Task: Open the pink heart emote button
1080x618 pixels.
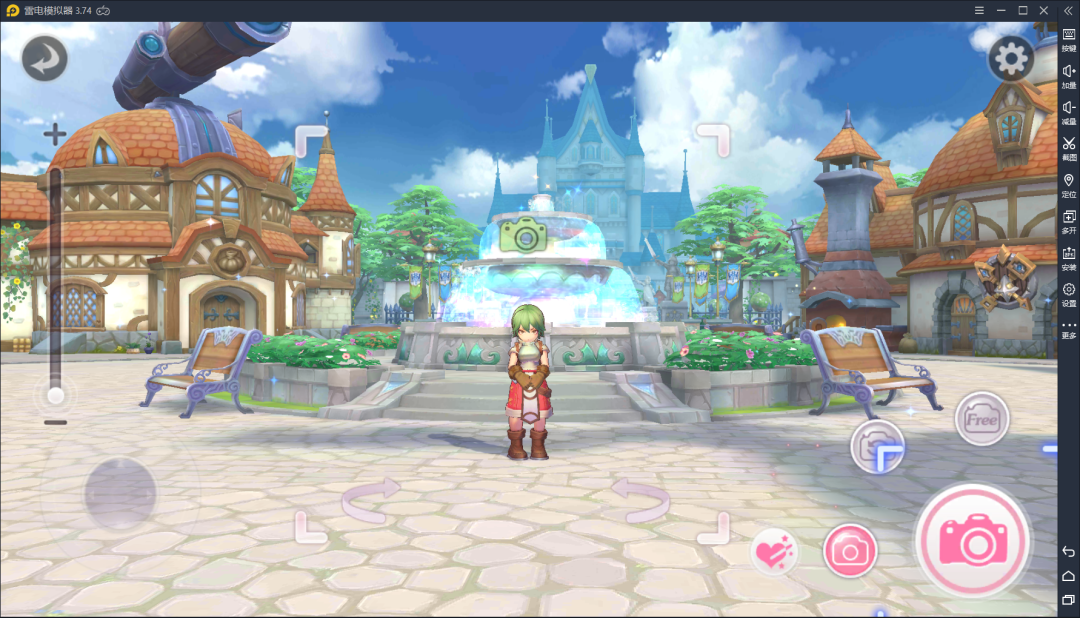Action: 774,551
